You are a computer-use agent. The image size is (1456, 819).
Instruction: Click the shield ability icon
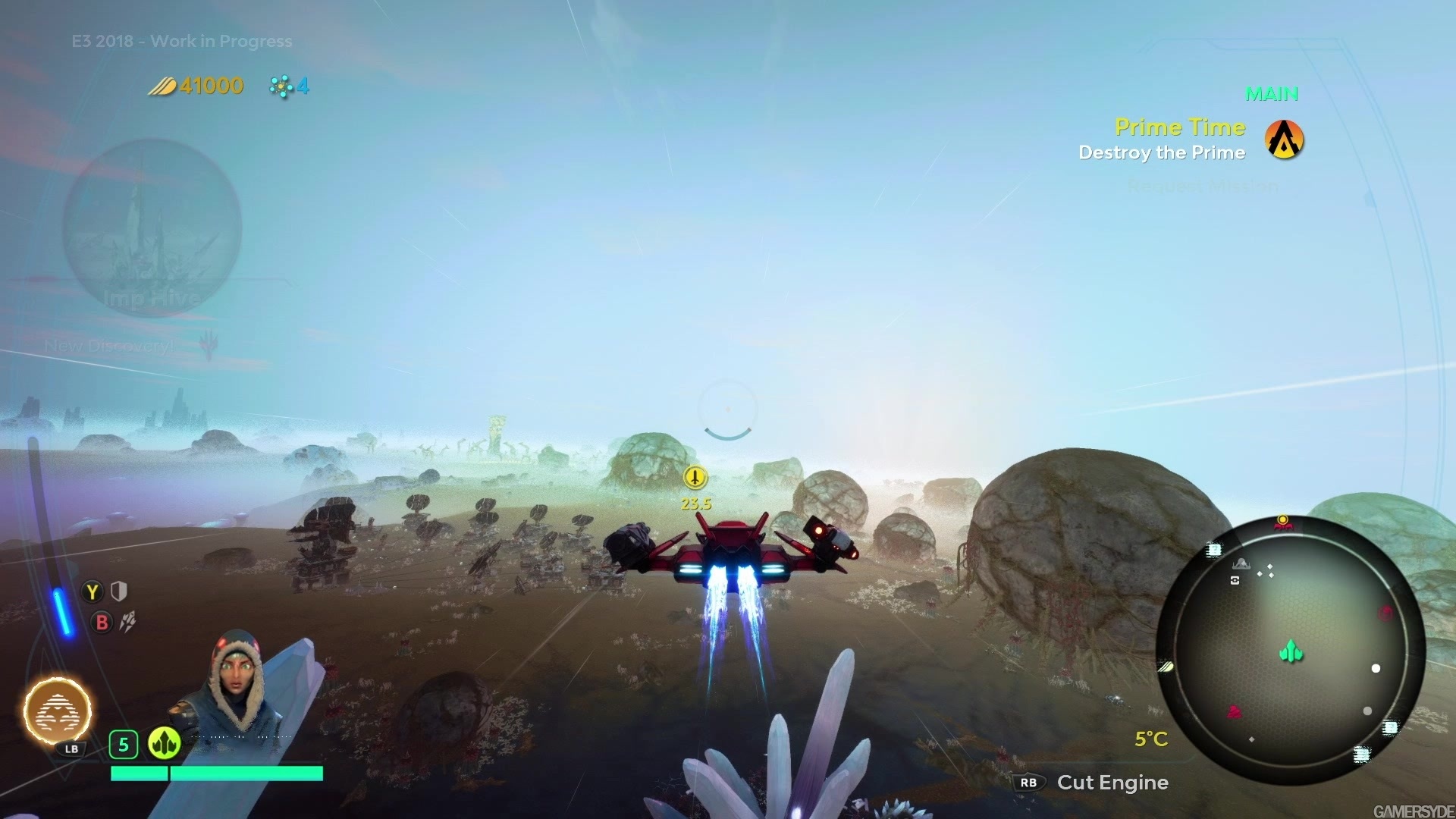[x=119, y=591]
